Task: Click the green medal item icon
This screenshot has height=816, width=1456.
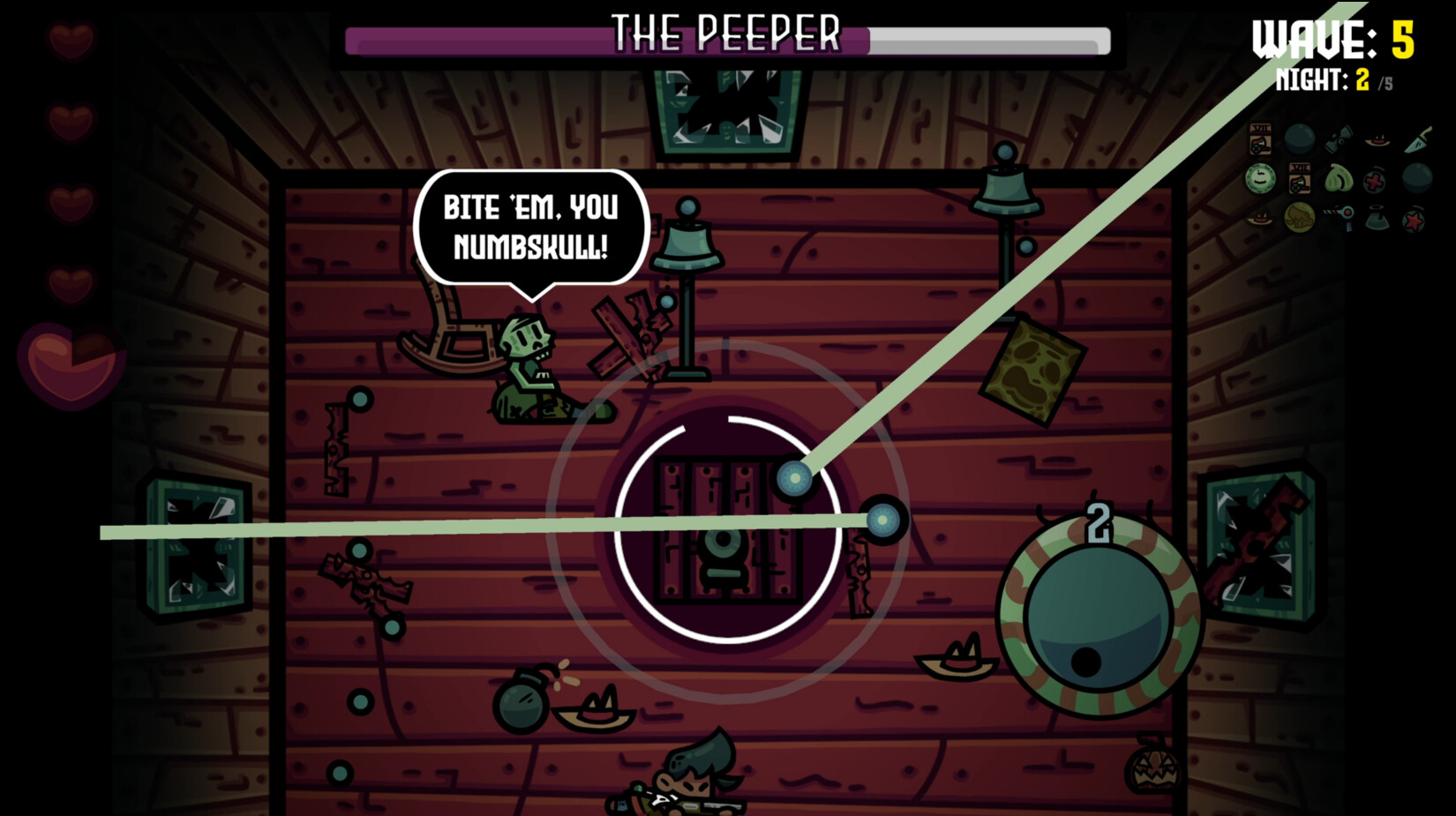Action: point(1260,179)
